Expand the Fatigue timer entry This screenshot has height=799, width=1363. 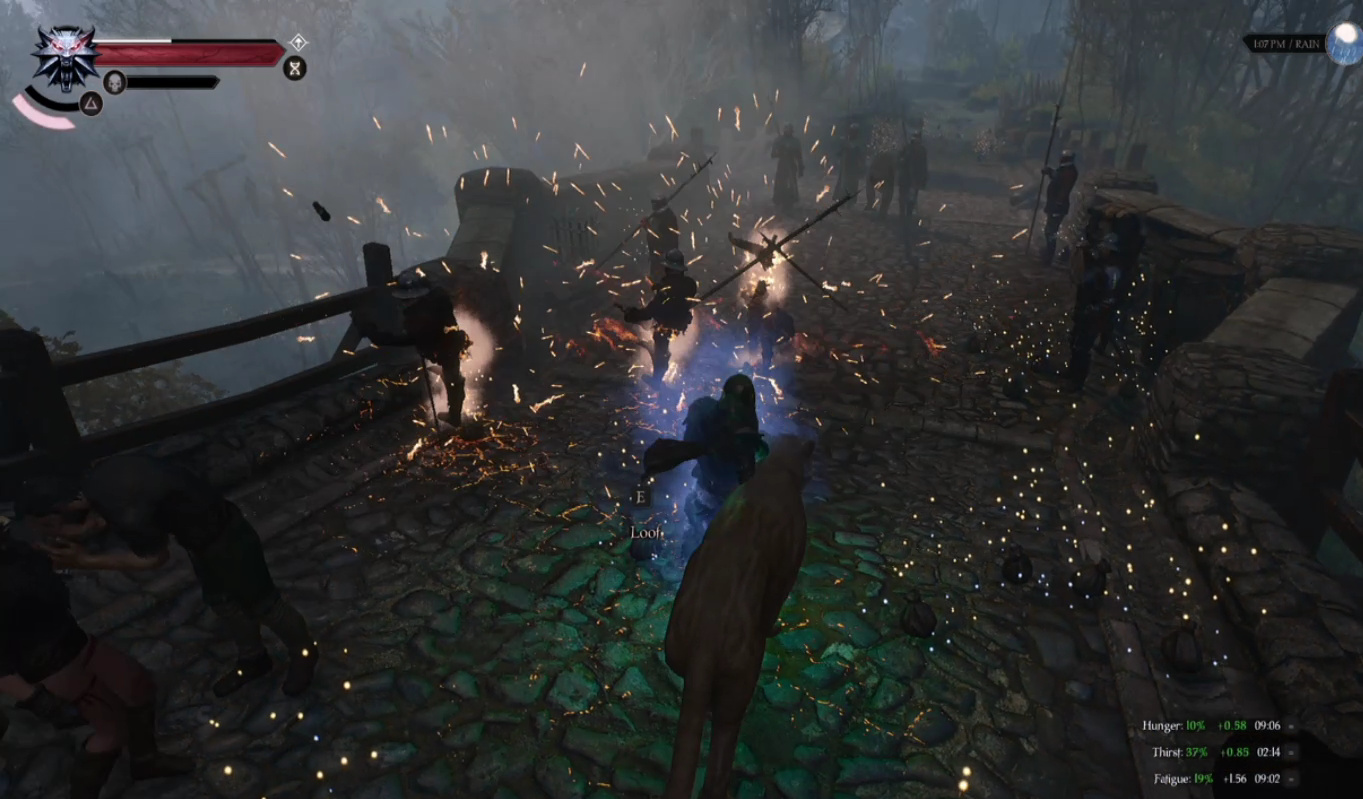click(1268, 779)
